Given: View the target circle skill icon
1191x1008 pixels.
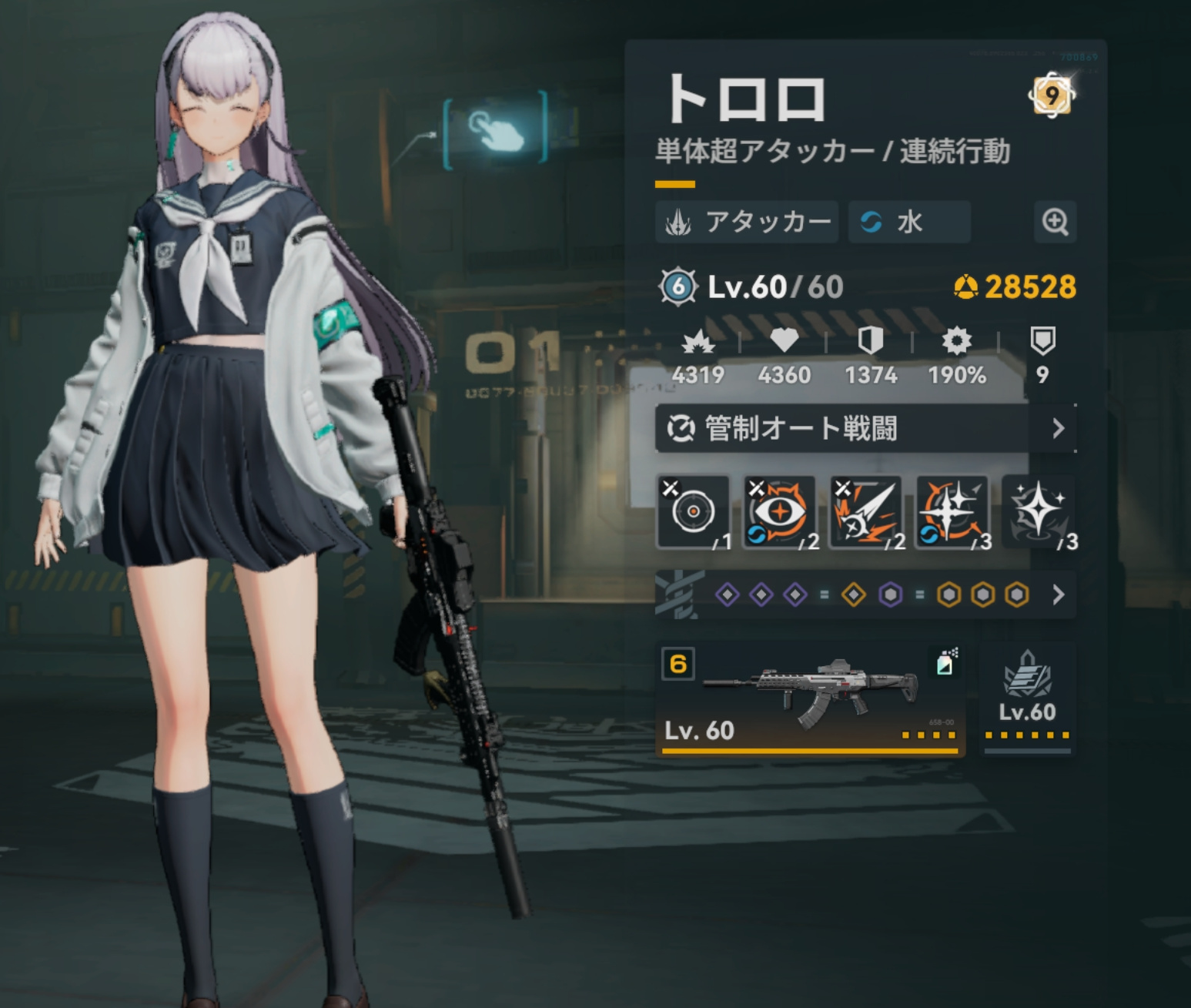Looking at the screenshot, I should [x=693, y=512].
